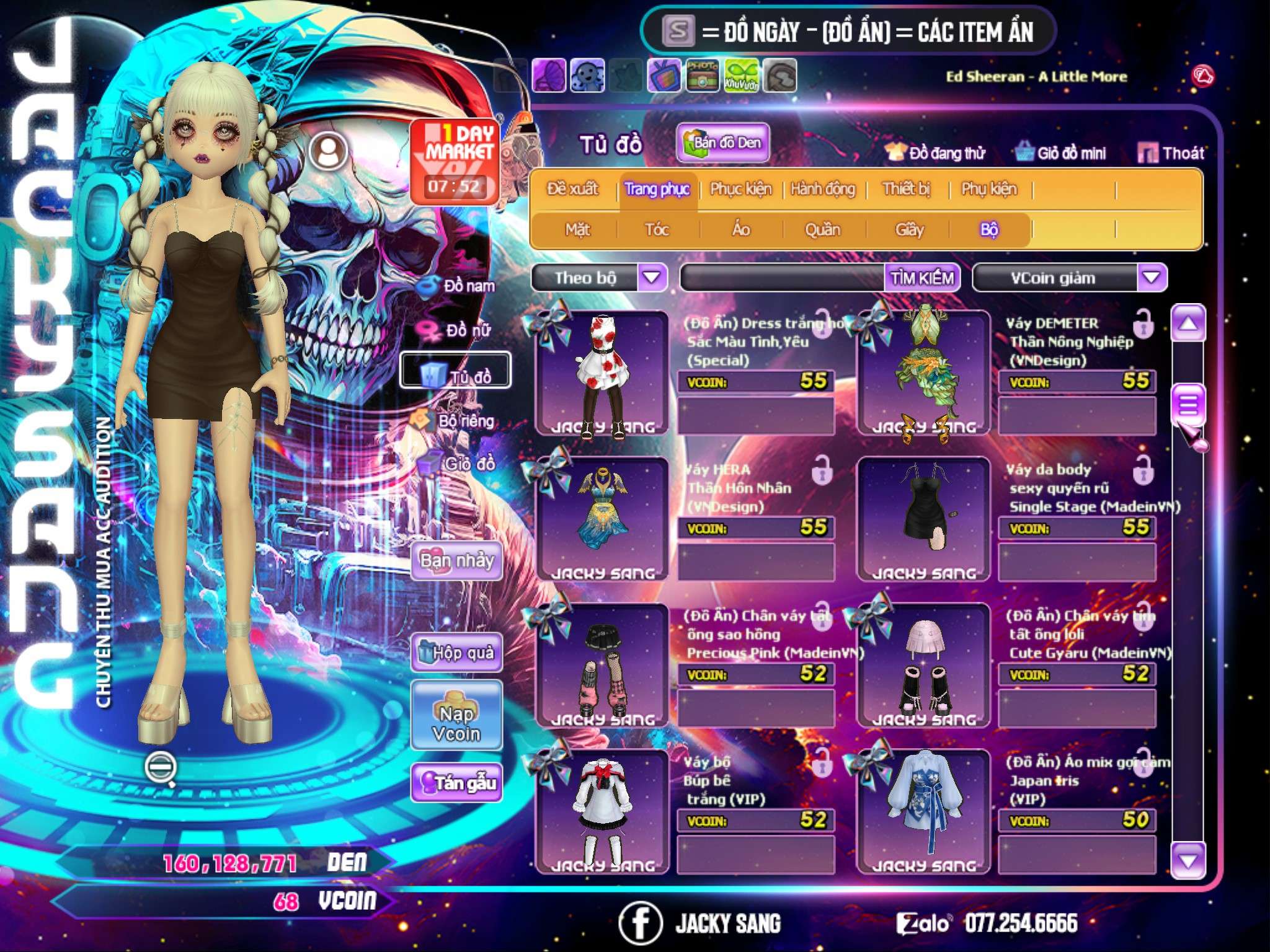Click the Nạp Vcoin button
Image resolution: width=1270 pixels, height=952 pixels.
pos(456,723)
